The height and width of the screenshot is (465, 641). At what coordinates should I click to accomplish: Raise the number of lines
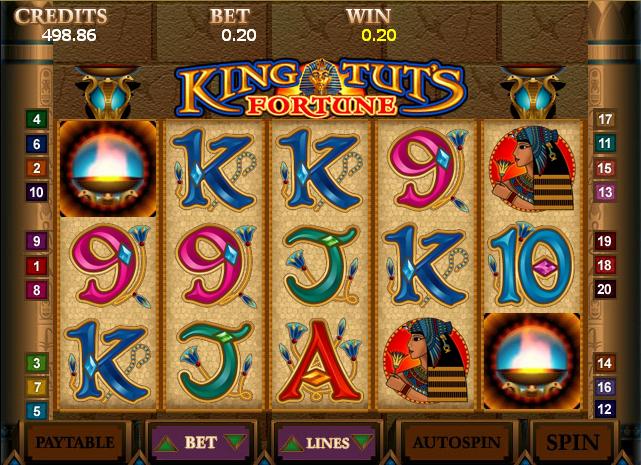(x=294, y=442)
